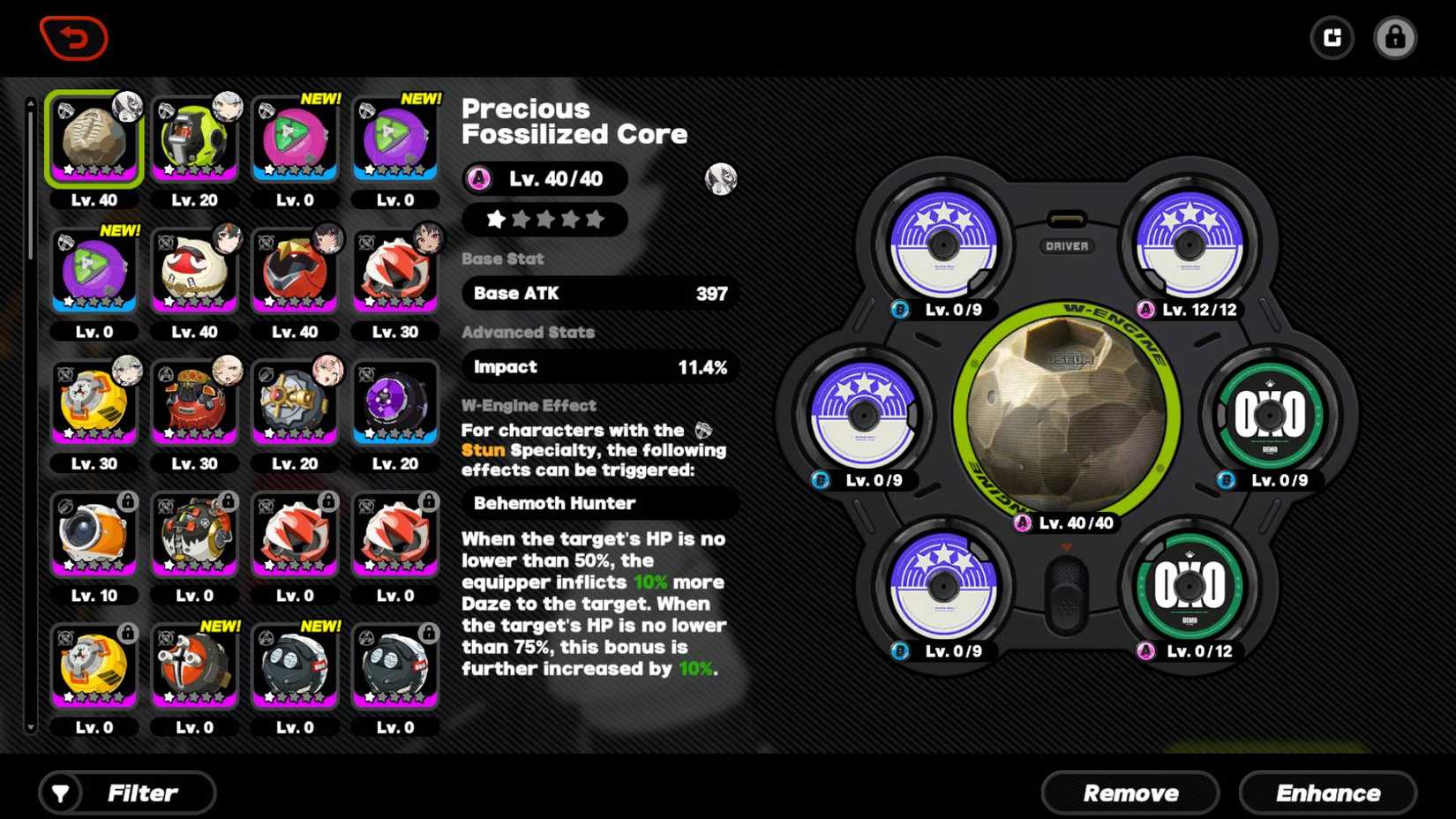Open the Filter options
1456x819 pixels.
tap(128, 793)
